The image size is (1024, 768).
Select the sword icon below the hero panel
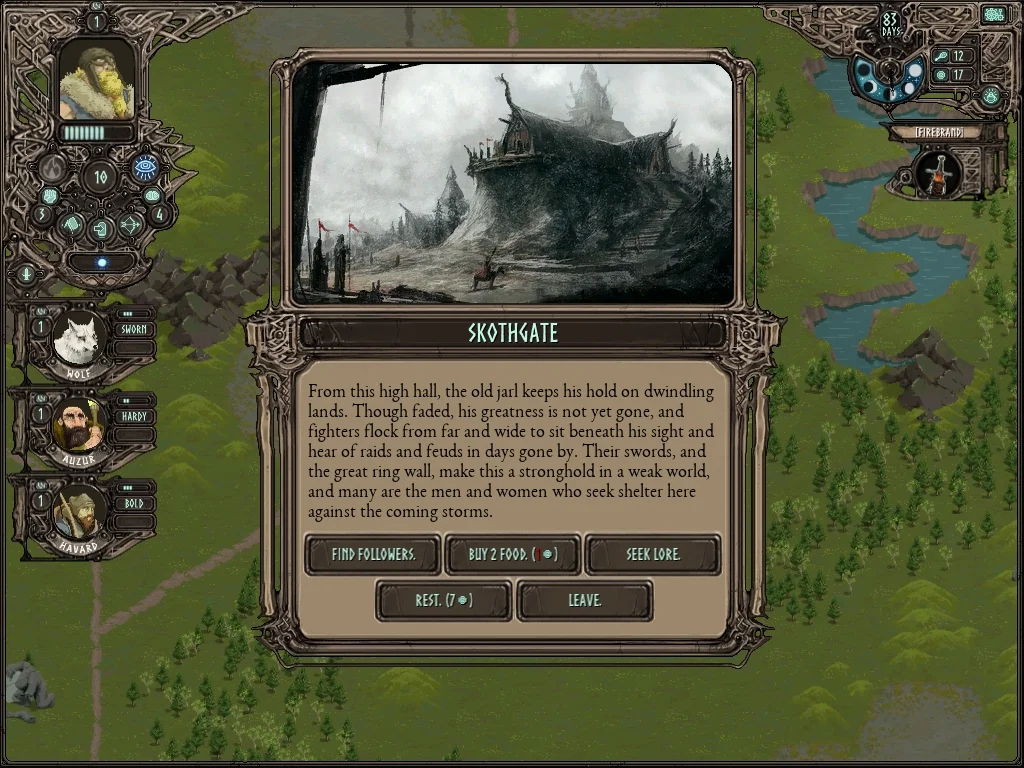tap(26, 273)
